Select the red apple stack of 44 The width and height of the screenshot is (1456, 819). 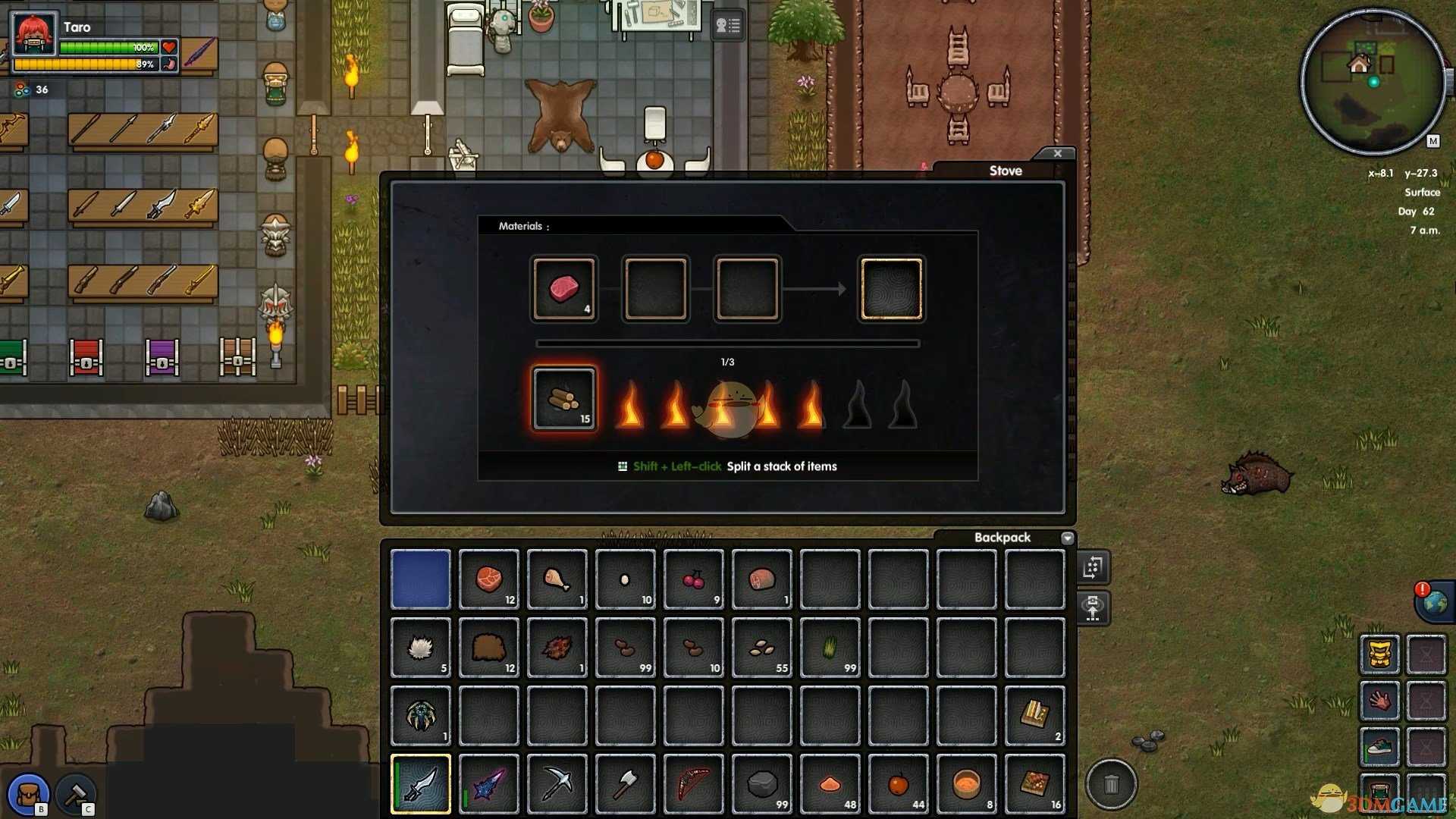point(899,784)
